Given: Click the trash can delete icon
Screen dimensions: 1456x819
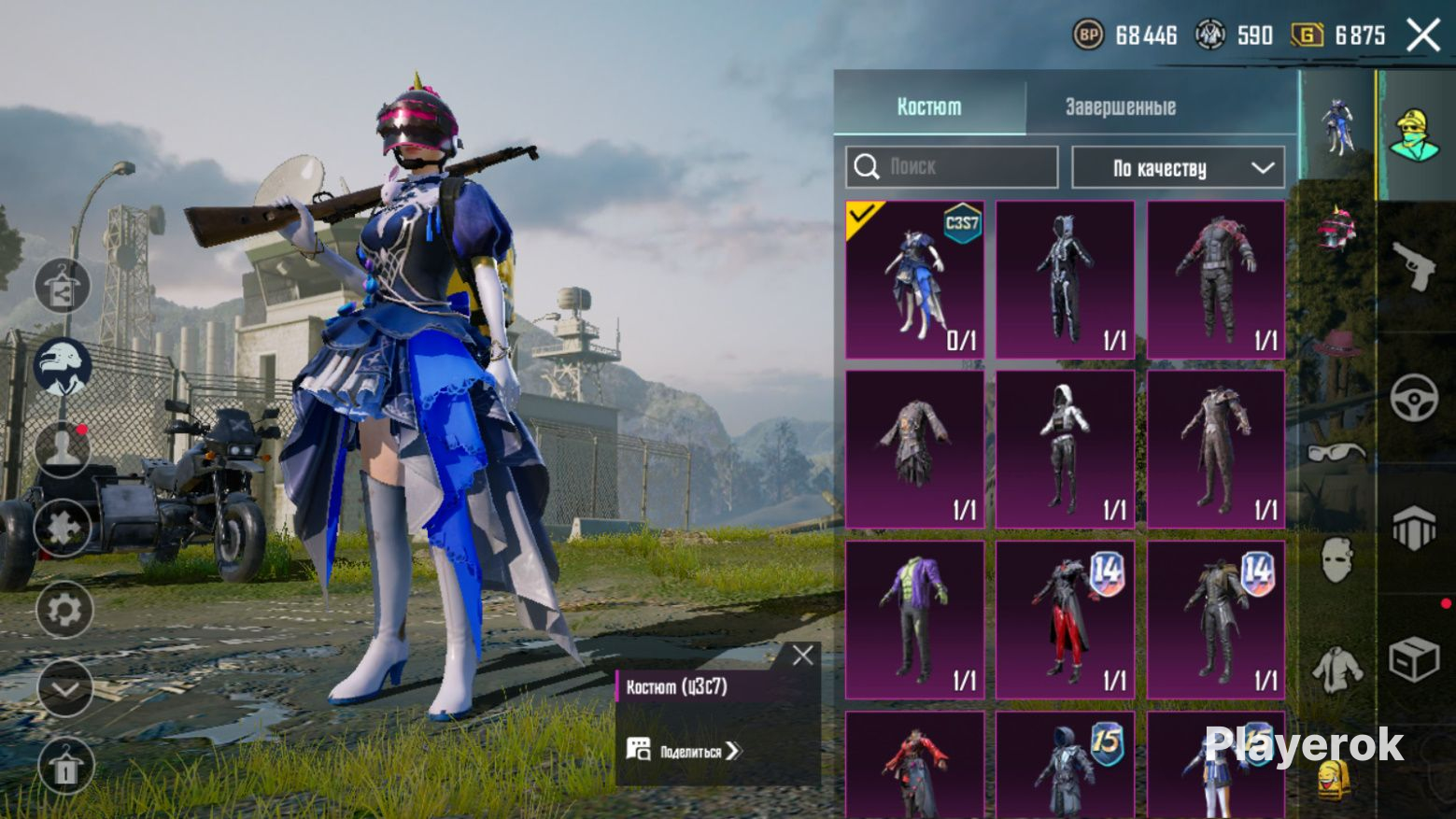Looking at the screenshot, I should [64, 767].
